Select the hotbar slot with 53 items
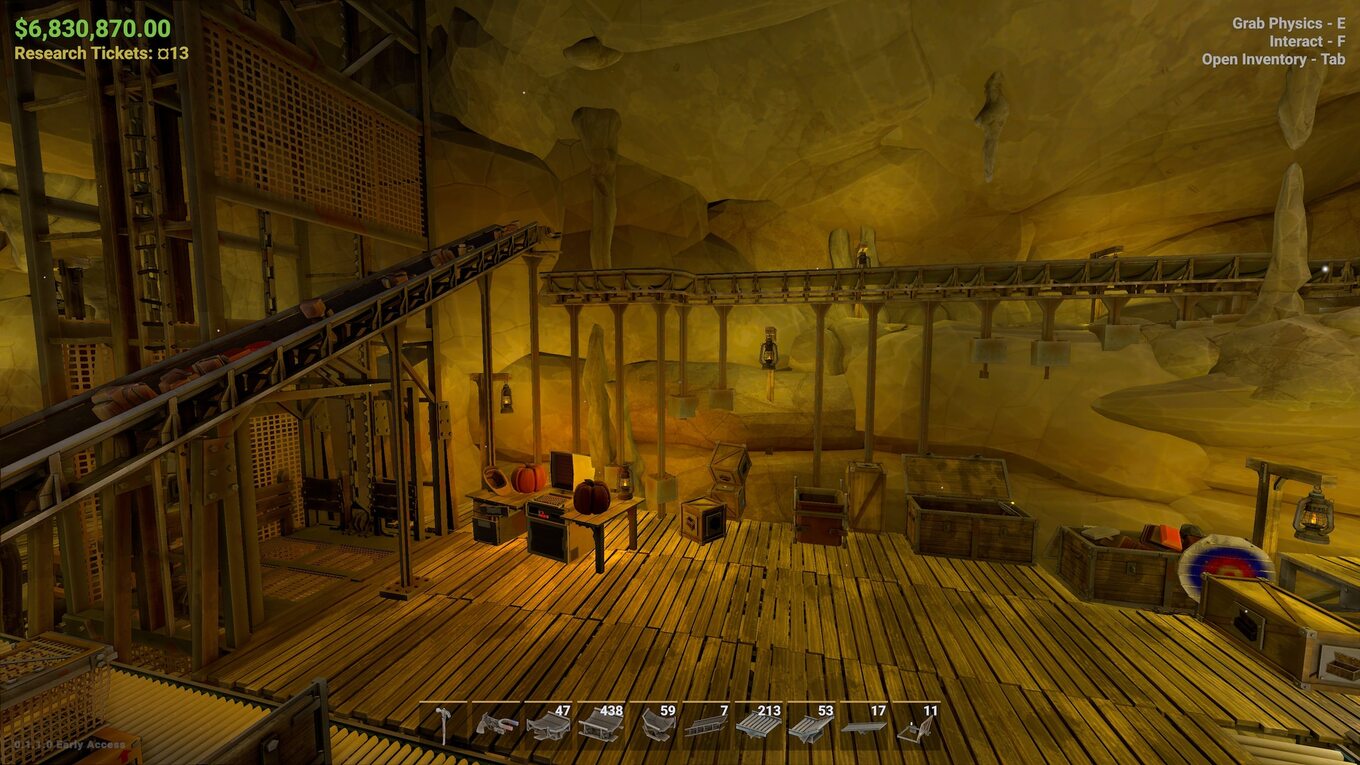The image size is (1360, 765). 811,724
